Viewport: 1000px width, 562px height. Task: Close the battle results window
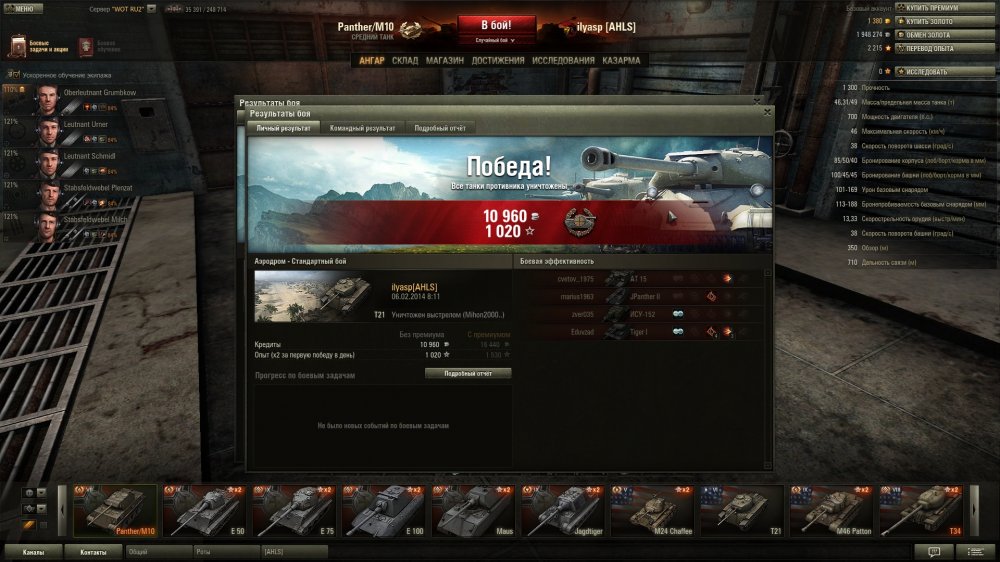767,112
